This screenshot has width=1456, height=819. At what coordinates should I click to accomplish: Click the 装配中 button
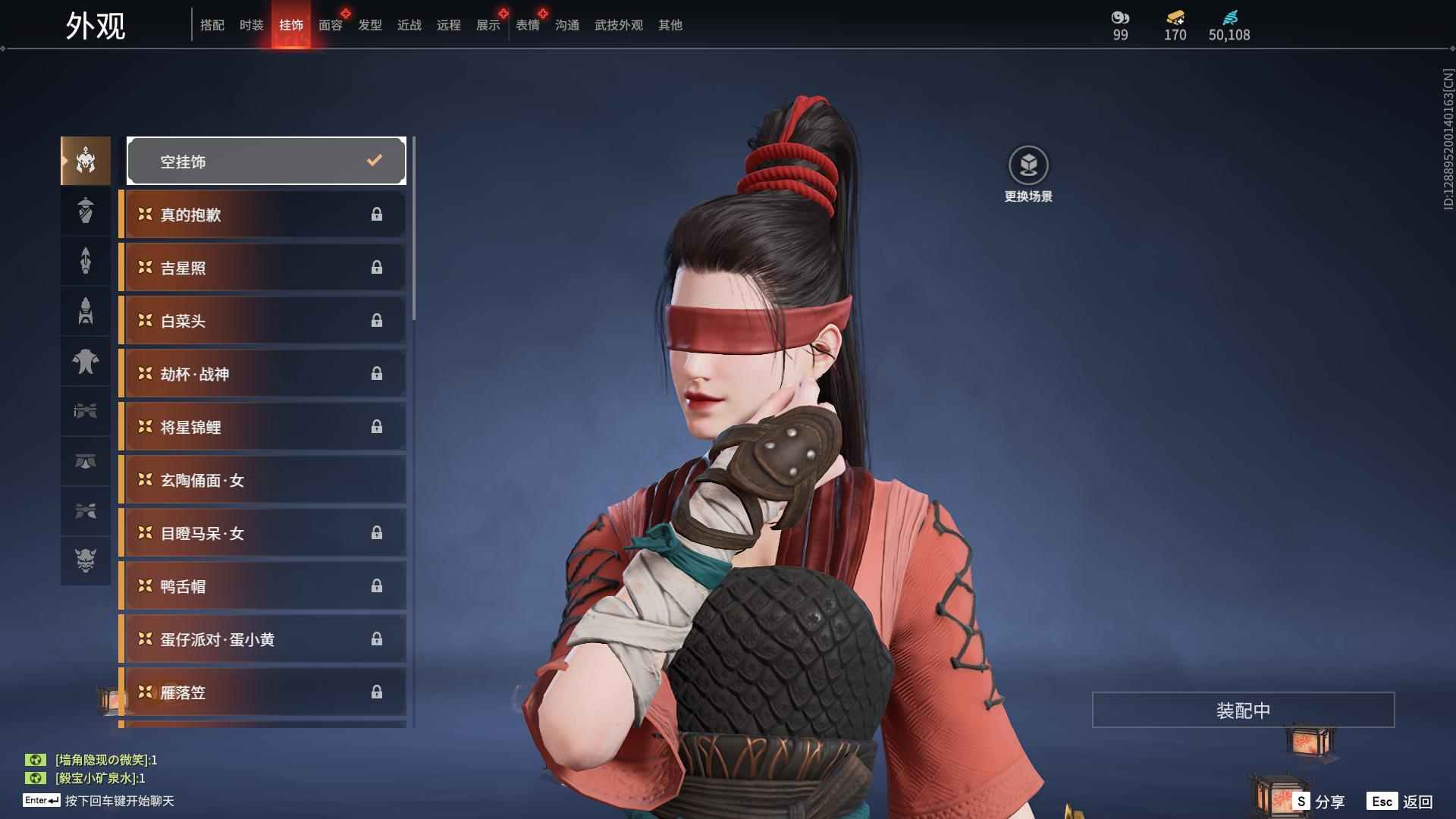tap(1241, 710)
